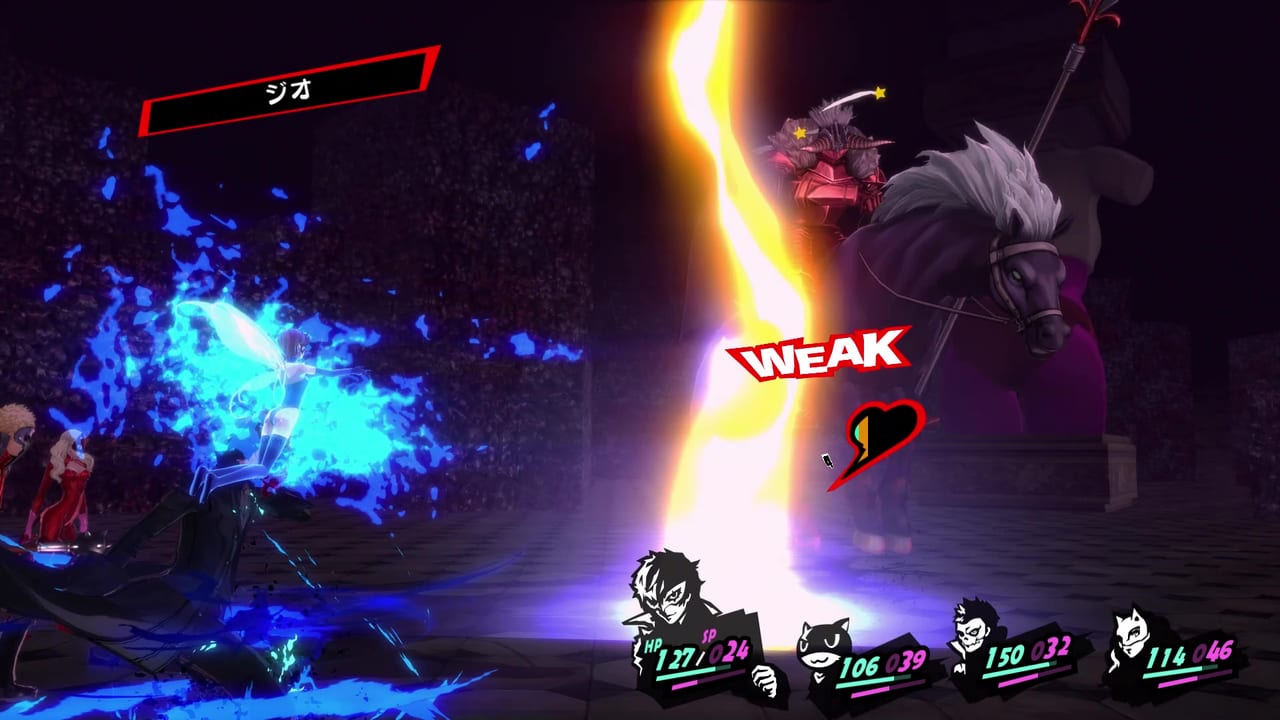1280x720 pixels.
Task: Expand the WEAK damage indicator
Action: click(x=822, y=355)
